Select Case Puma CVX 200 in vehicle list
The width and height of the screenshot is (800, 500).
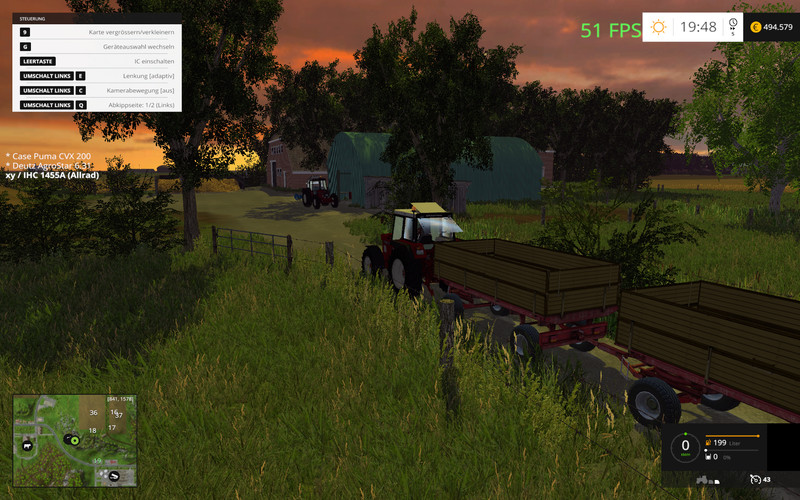[x=50, y=156]
